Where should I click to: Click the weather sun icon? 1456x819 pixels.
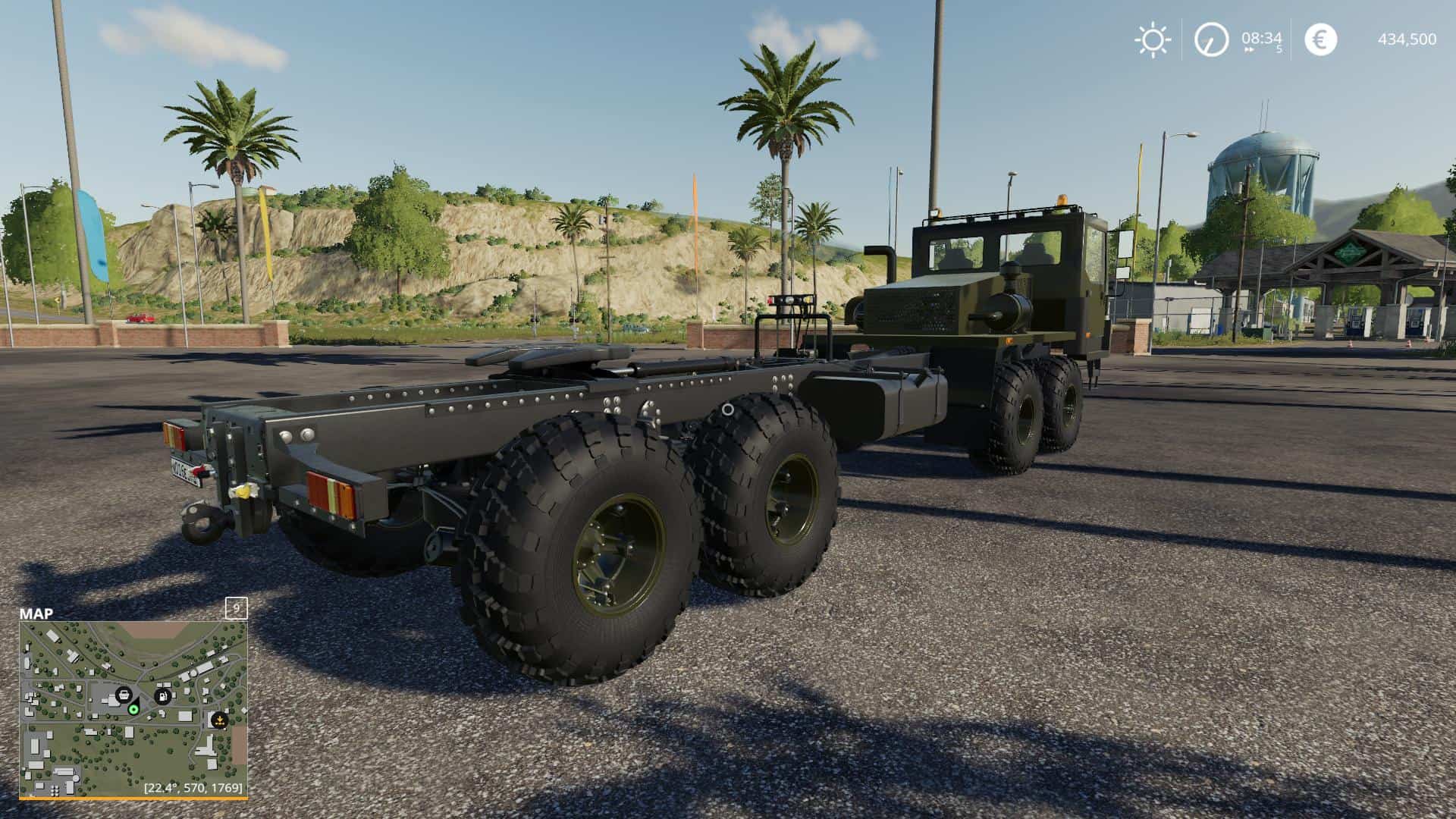[1153, 39]
